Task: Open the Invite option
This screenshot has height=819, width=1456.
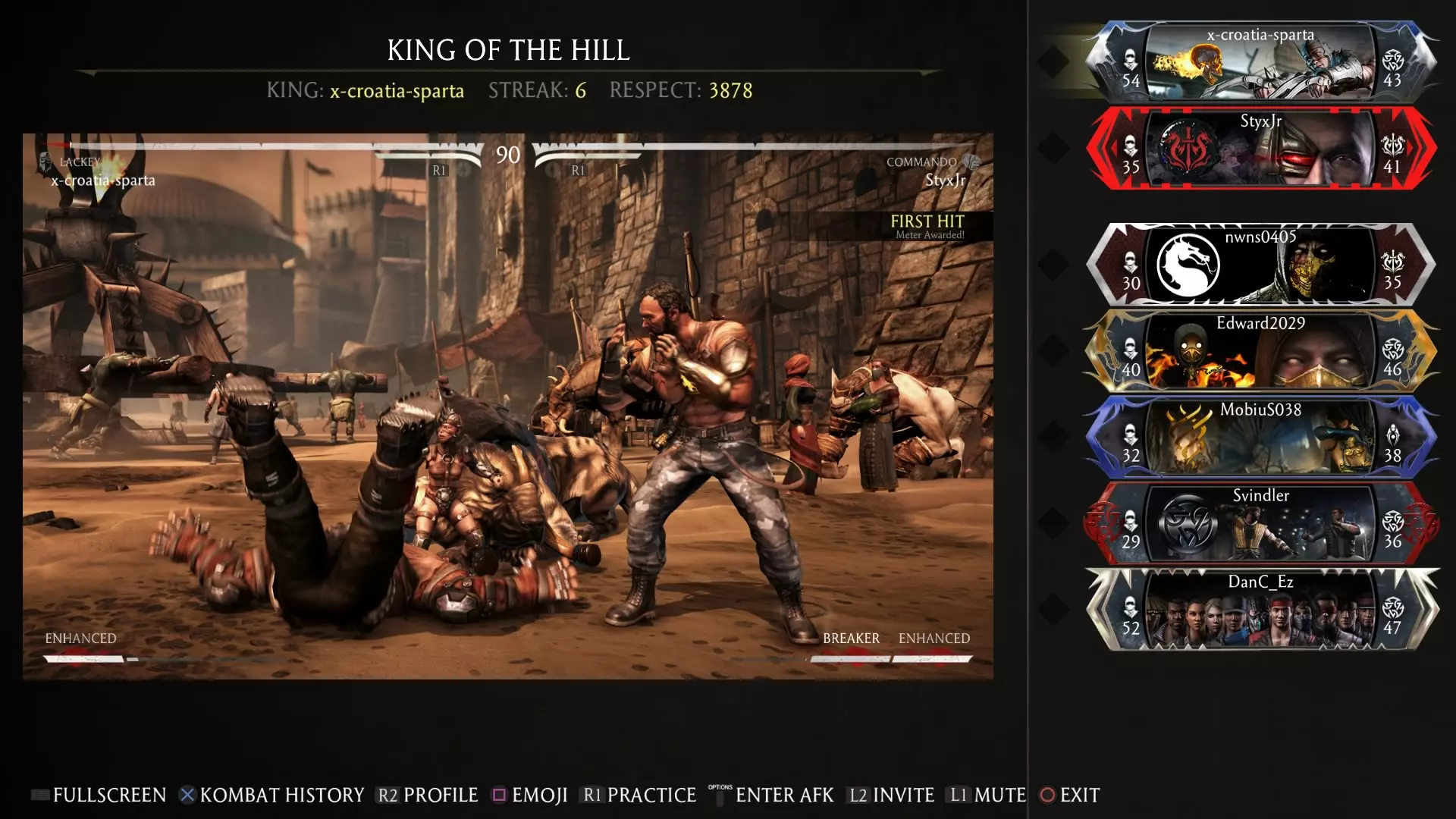Action: (892, 795)
